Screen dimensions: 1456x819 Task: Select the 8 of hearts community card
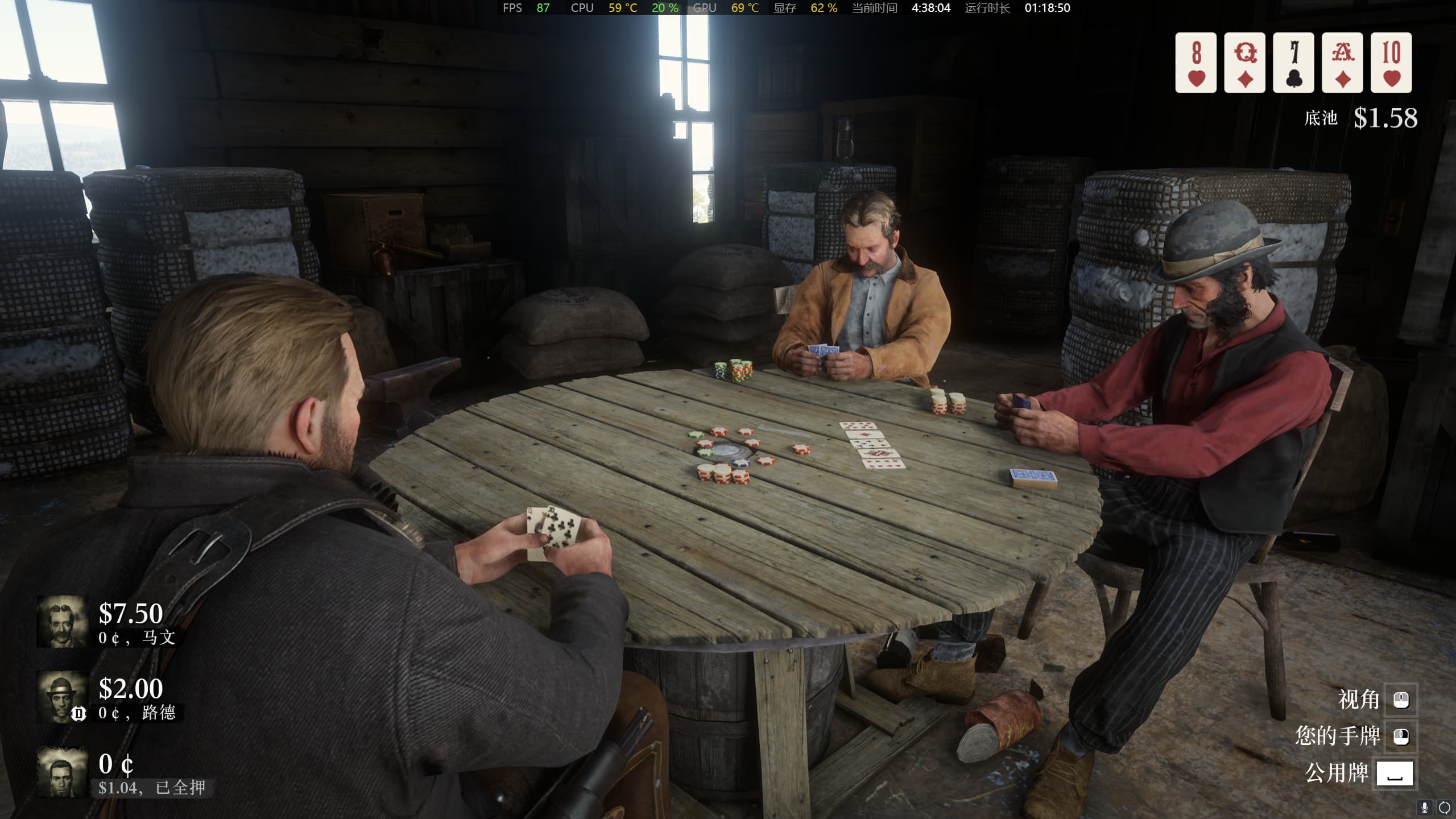[1196, 63]
